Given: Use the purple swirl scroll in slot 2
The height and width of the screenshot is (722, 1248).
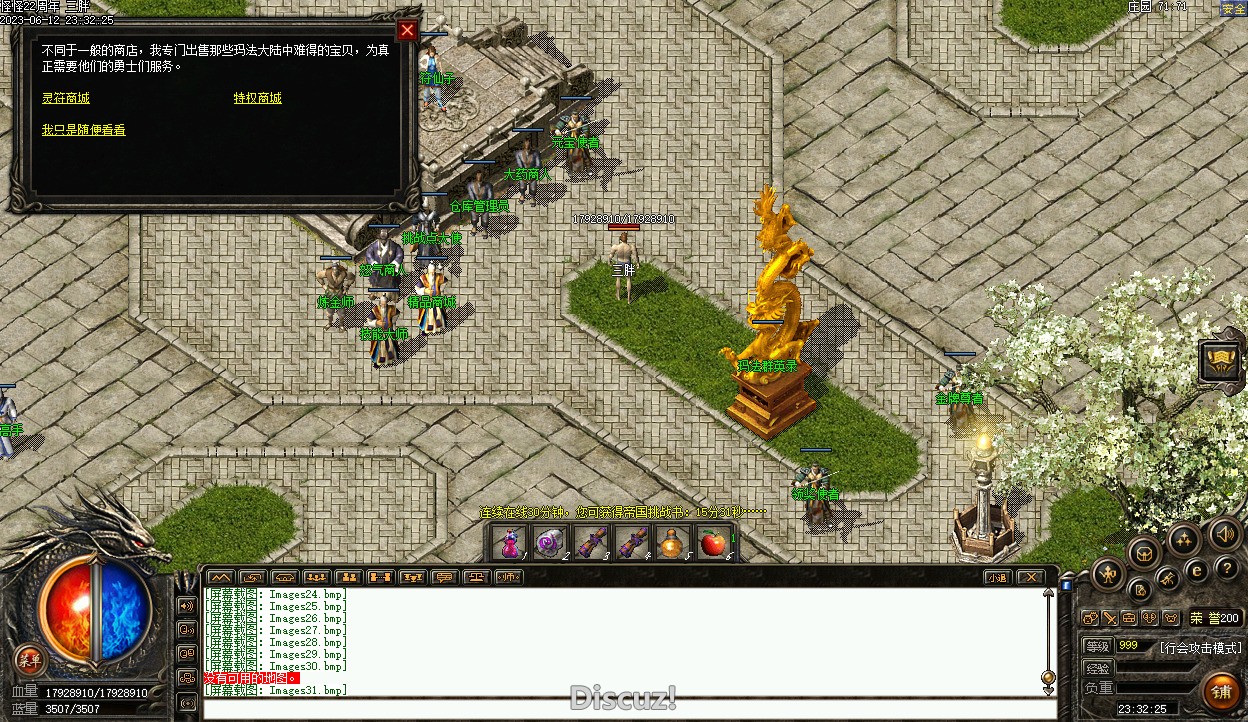Looking at the screenshot, I should (549, 543).
